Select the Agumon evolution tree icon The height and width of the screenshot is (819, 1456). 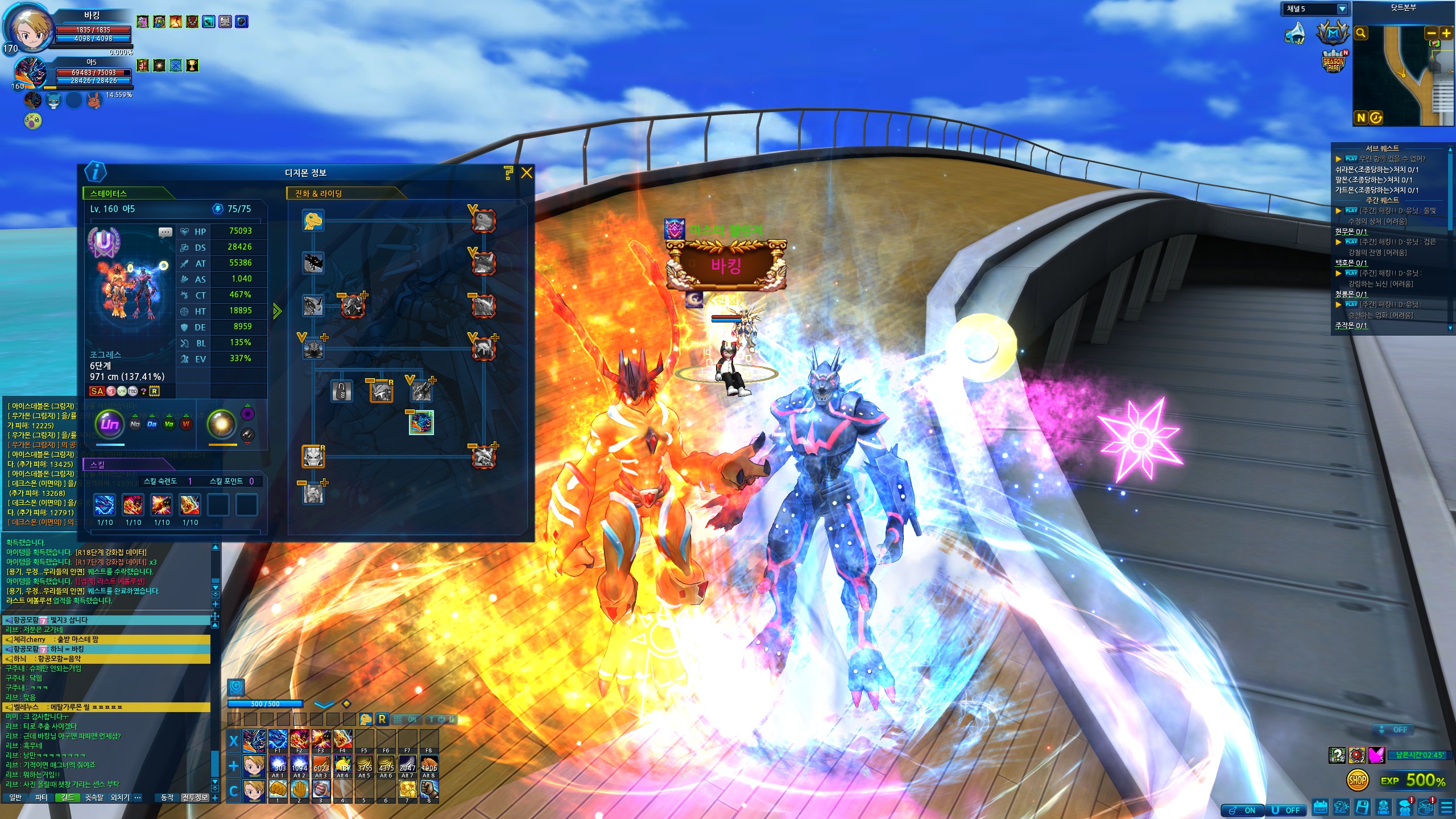click(313, 220)
